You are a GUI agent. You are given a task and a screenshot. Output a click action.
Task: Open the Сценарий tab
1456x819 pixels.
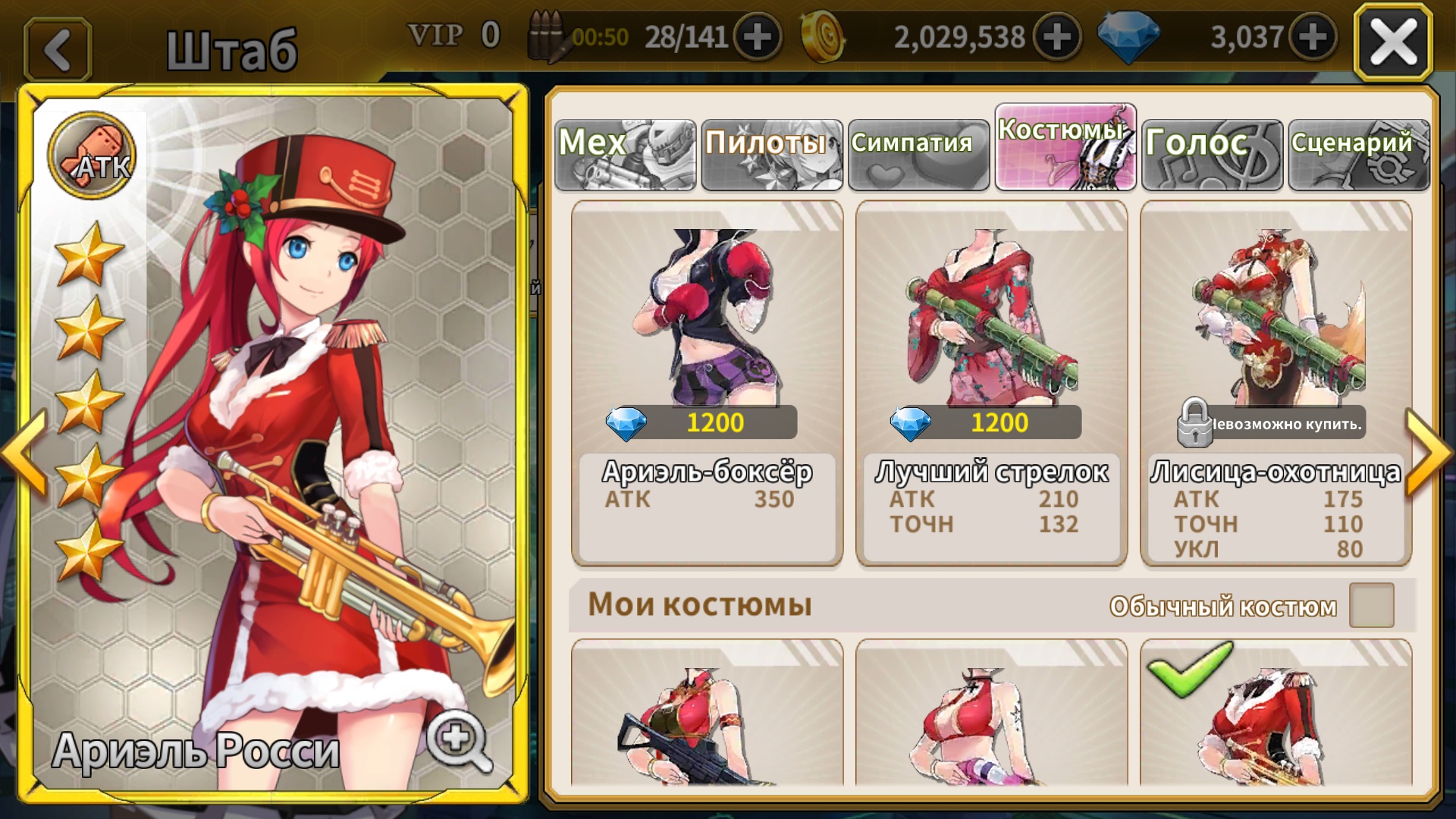pos(1359,154)
